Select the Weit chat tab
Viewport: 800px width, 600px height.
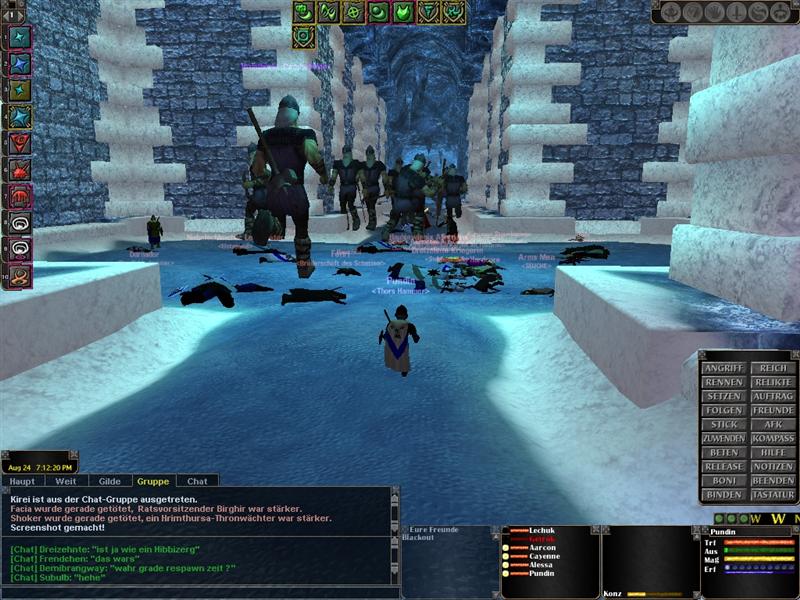tap(66, 481)
